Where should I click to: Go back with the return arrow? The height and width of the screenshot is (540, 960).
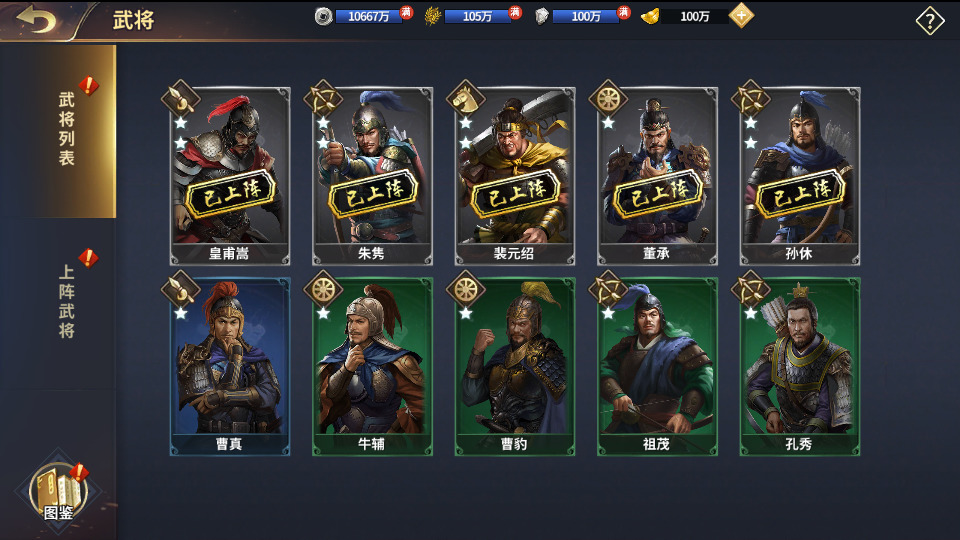37,20
